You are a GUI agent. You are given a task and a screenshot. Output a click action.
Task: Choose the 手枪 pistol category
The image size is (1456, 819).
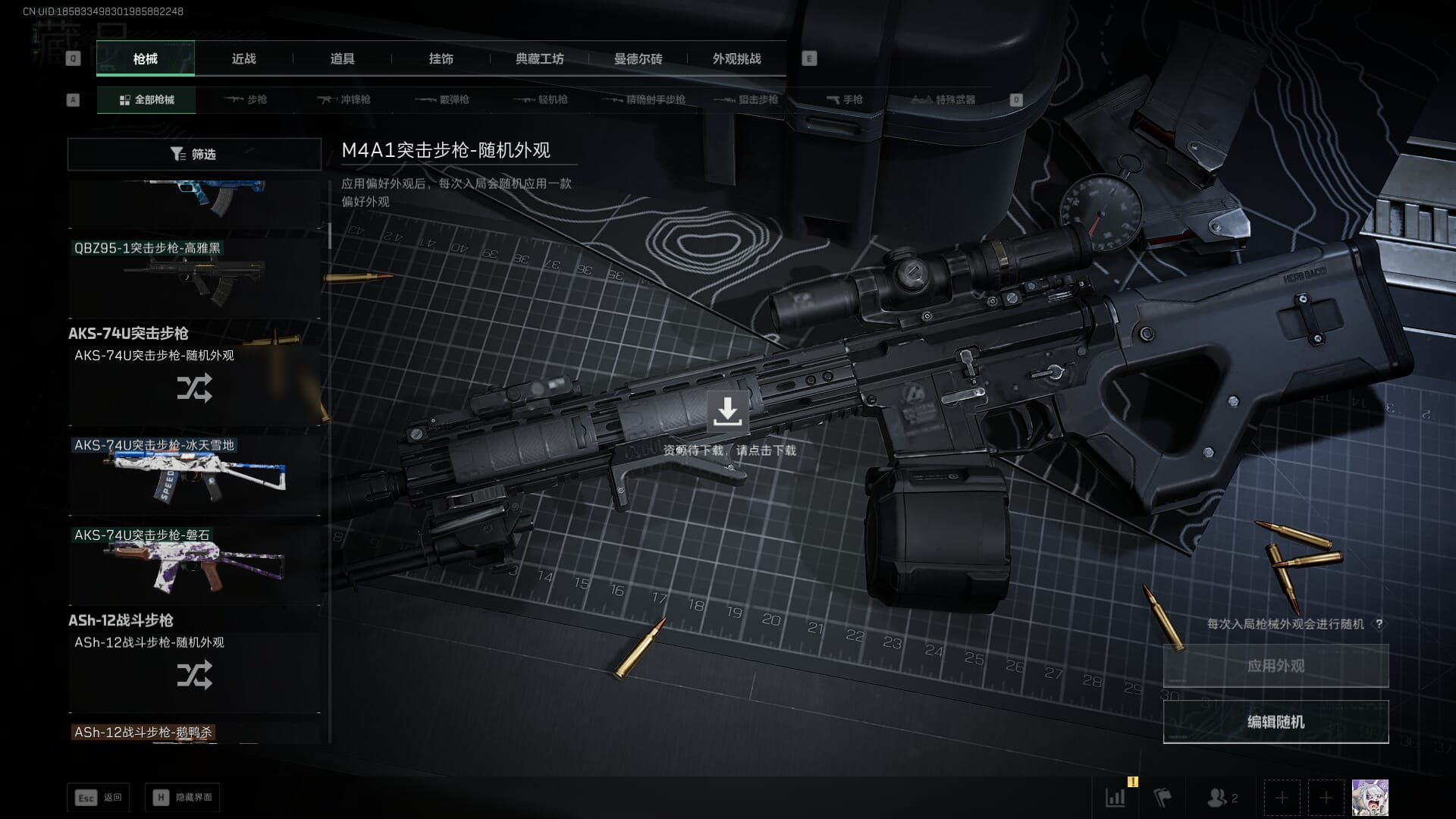[x=844, y=99]
